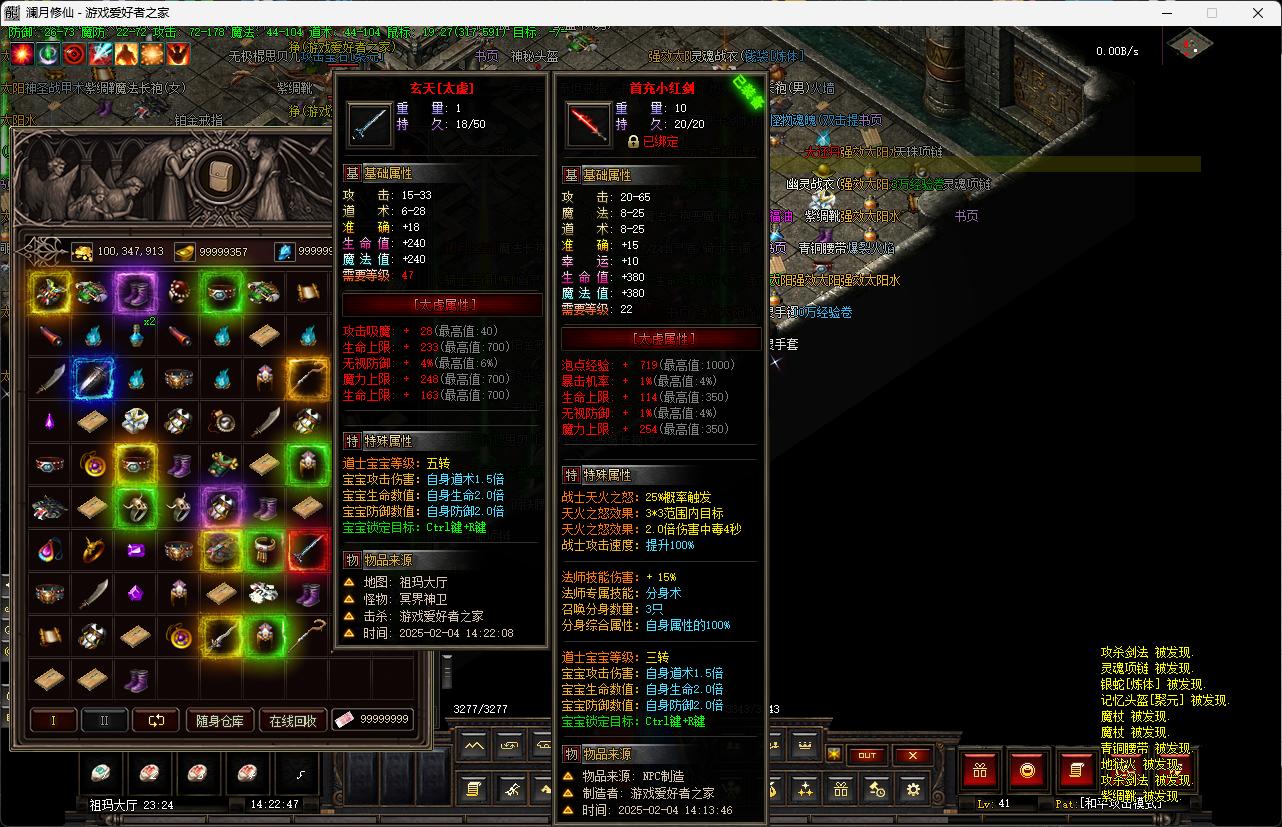Click the OUT button on bottom bar

pyautogui.click(x=867, y=756)
